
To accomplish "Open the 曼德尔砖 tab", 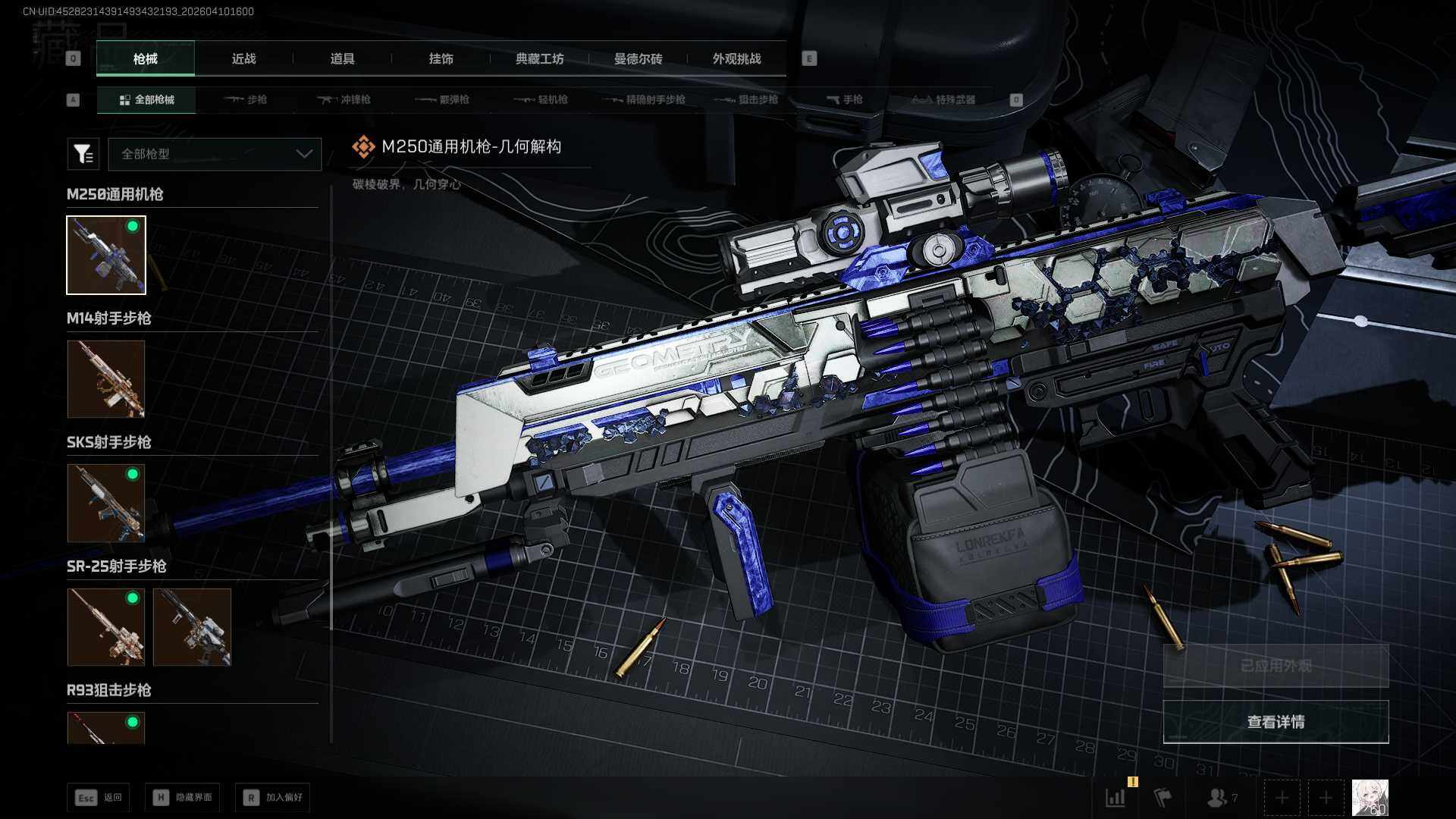I will pyautogui.click(x=638, y=59).
